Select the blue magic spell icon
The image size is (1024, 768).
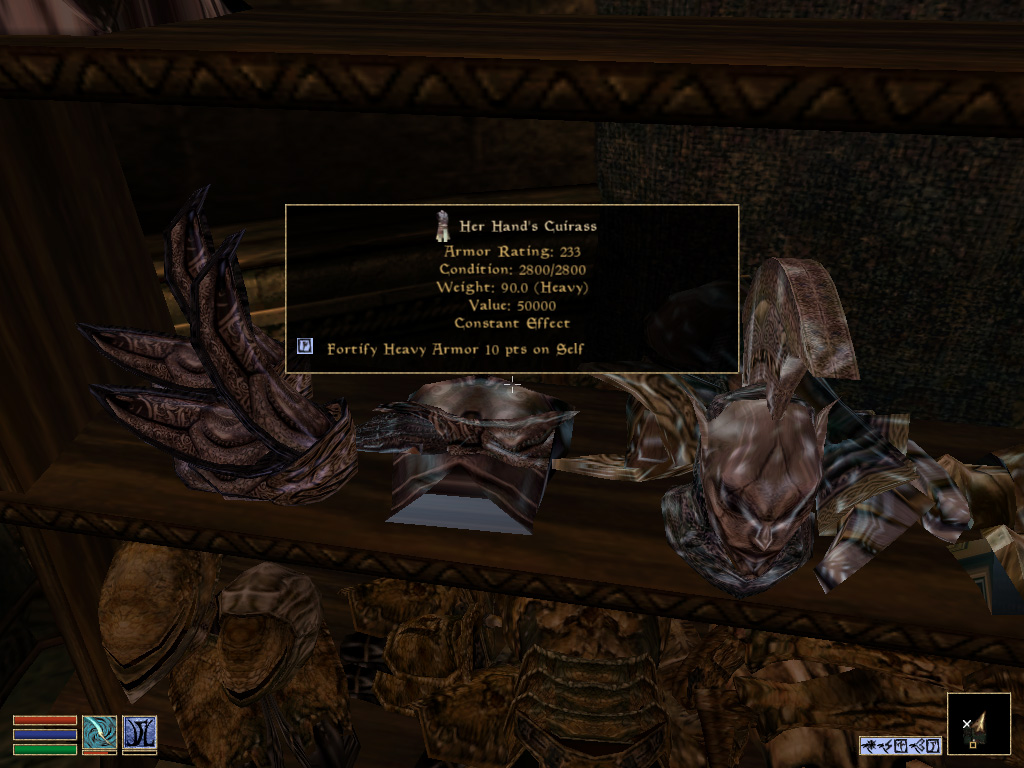pos(139,733)
